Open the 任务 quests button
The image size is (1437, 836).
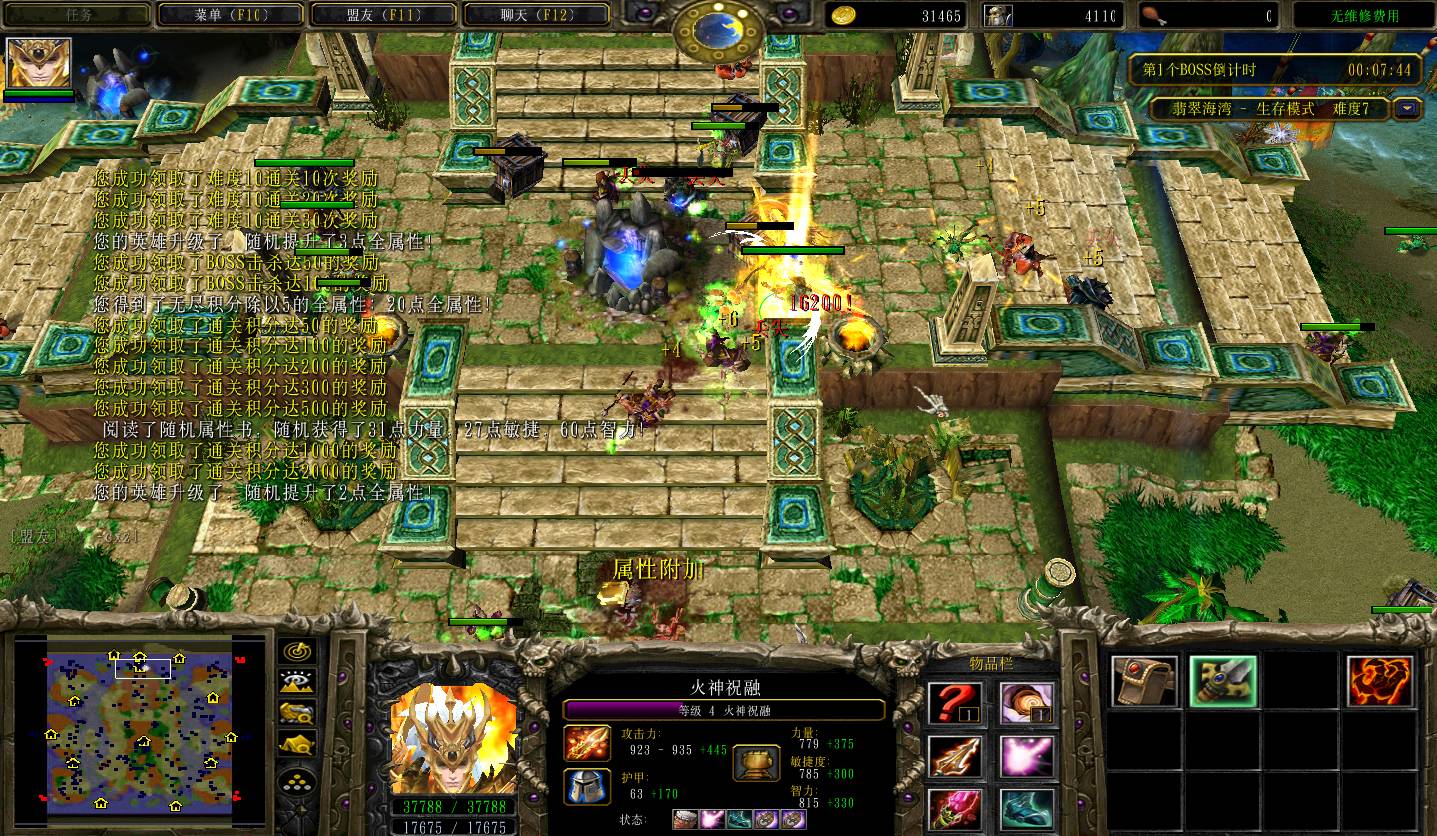(x=77, y=15)
